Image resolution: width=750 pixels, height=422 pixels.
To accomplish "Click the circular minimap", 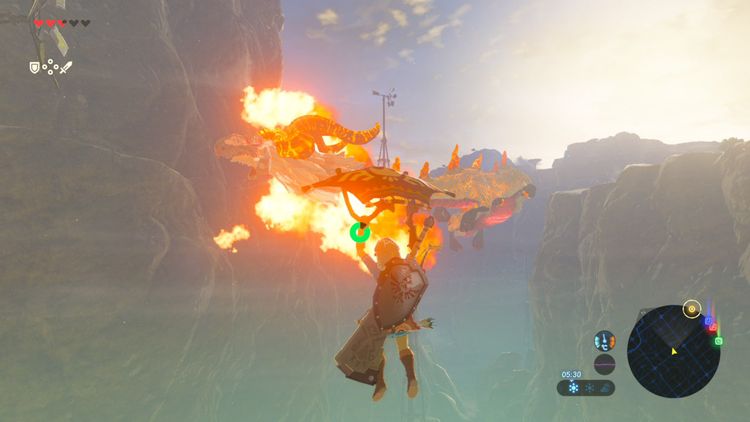I will click(674, 350).
